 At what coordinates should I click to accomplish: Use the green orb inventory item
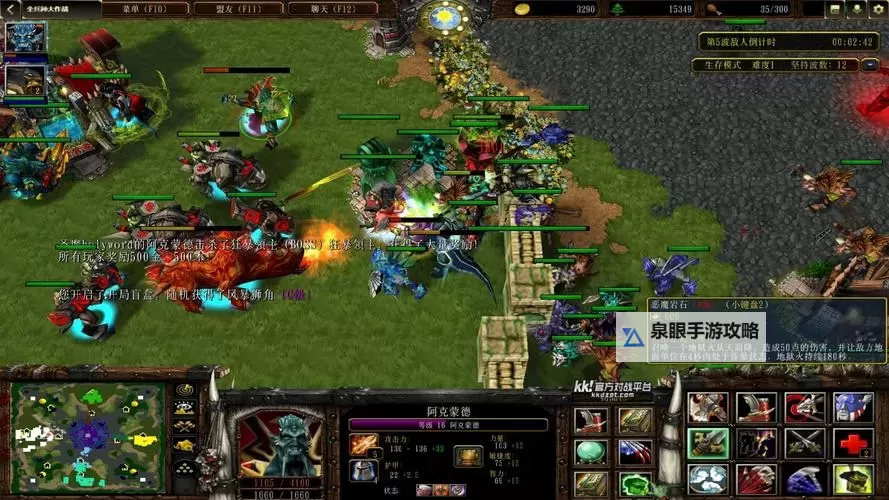pos(590,452)
